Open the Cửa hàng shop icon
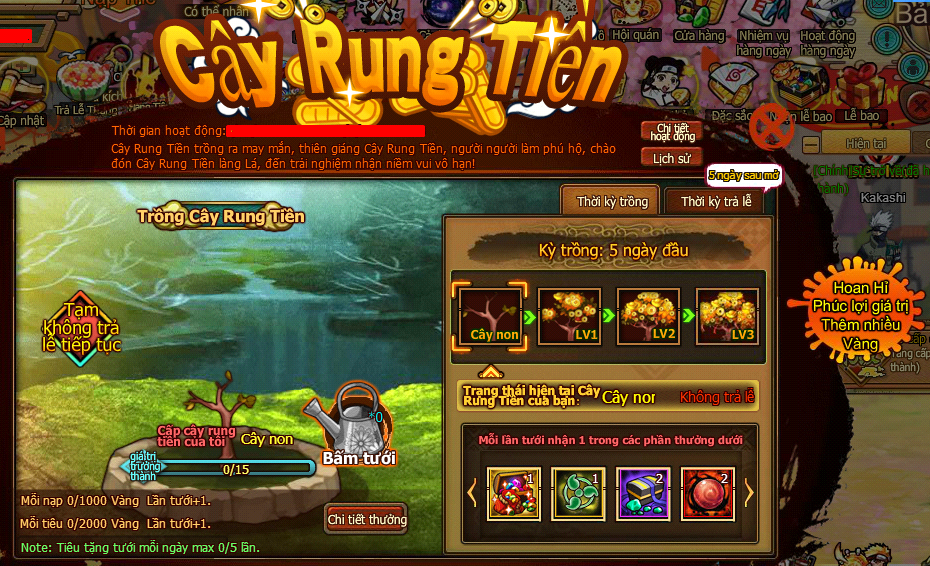This screenshot has width=930, height=566. [698, 20]
